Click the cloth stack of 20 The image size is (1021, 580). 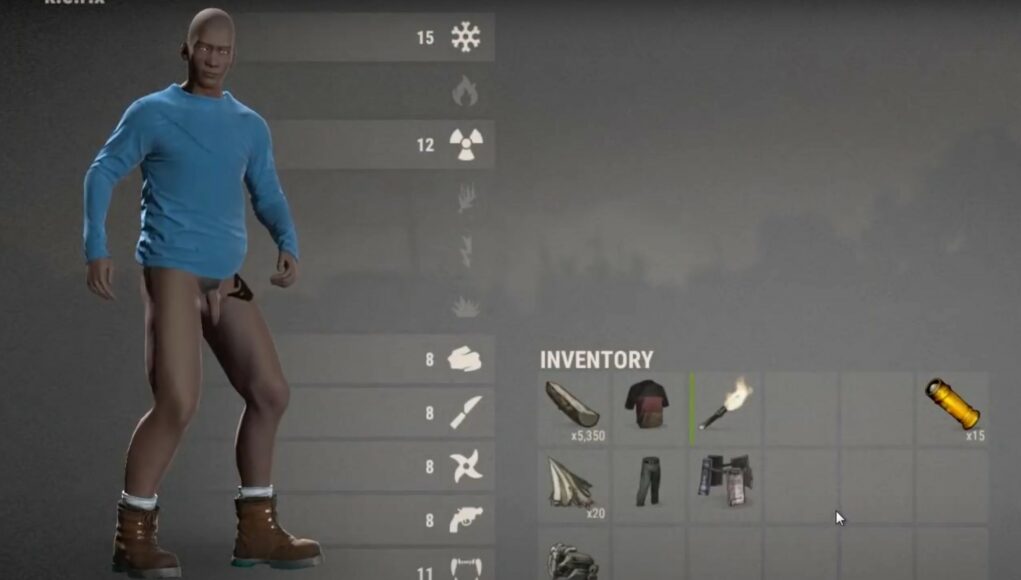(573, 482)
